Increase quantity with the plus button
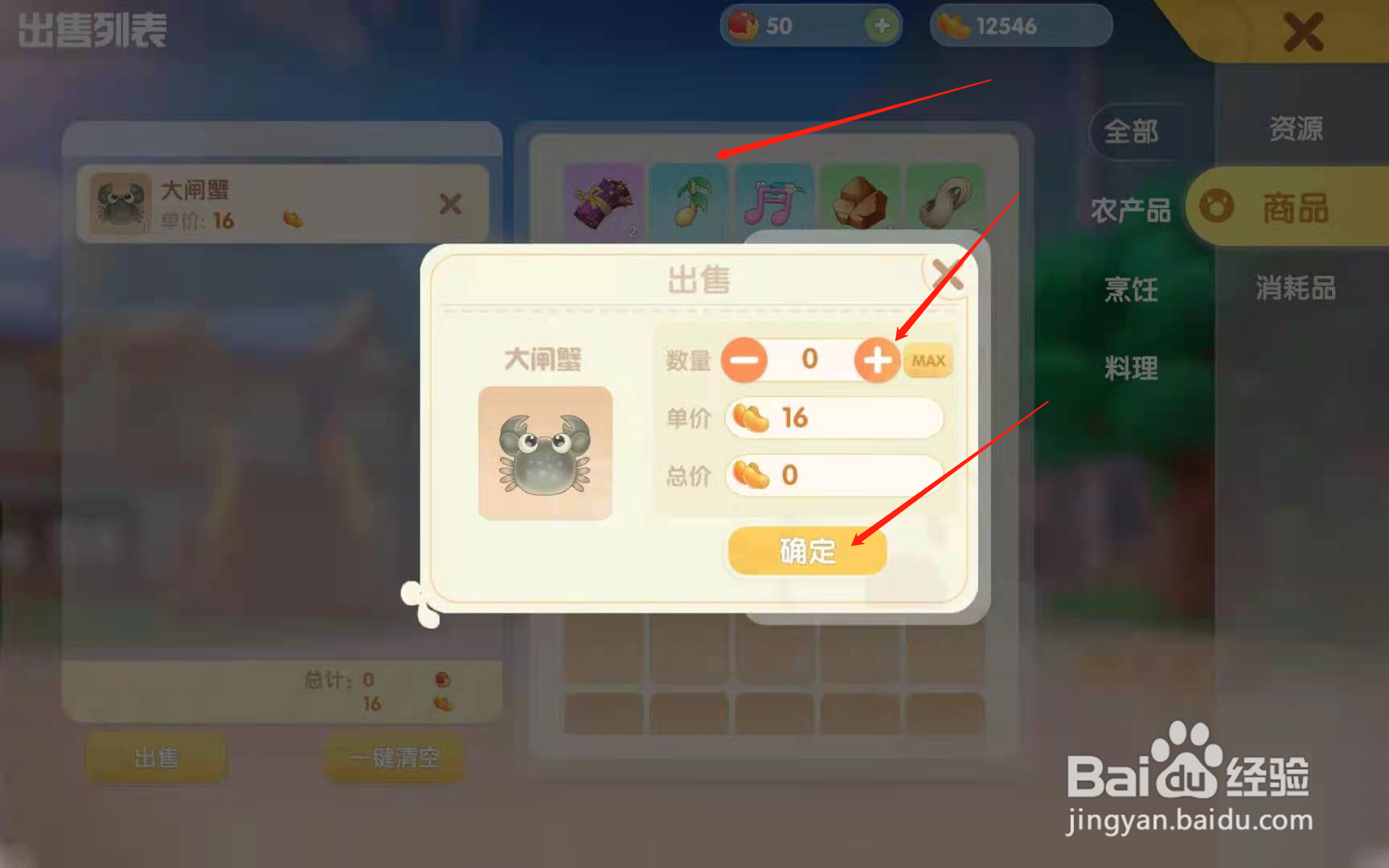Viewport: 1389px width, 868px height. point(878,360)
